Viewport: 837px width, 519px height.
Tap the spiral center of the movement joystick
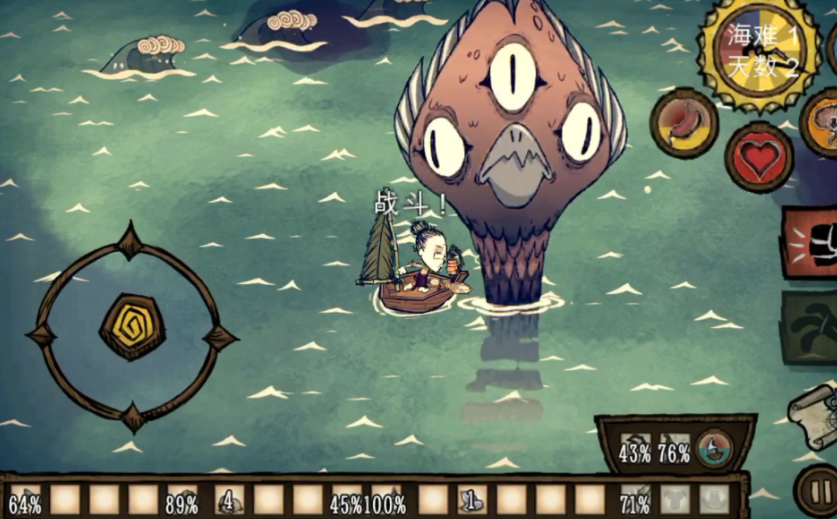[x=133, y=328]
